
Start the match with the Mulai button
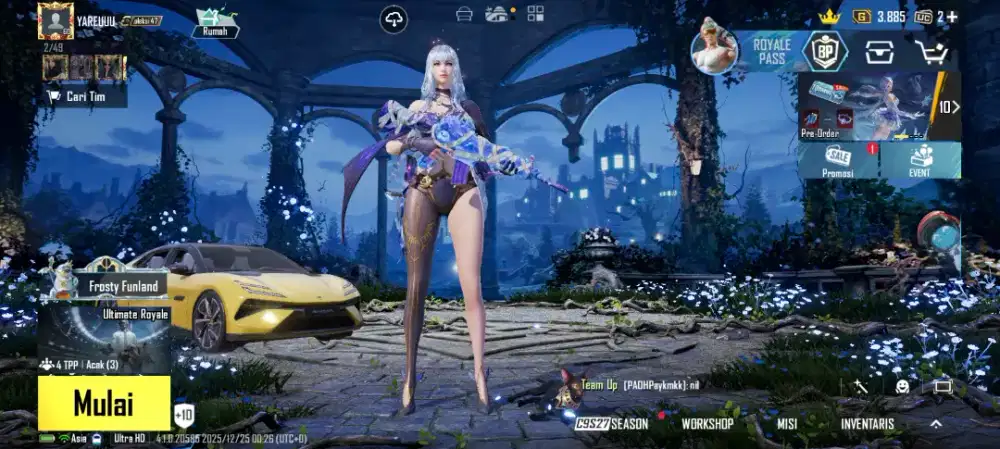(x=104, y=403)
